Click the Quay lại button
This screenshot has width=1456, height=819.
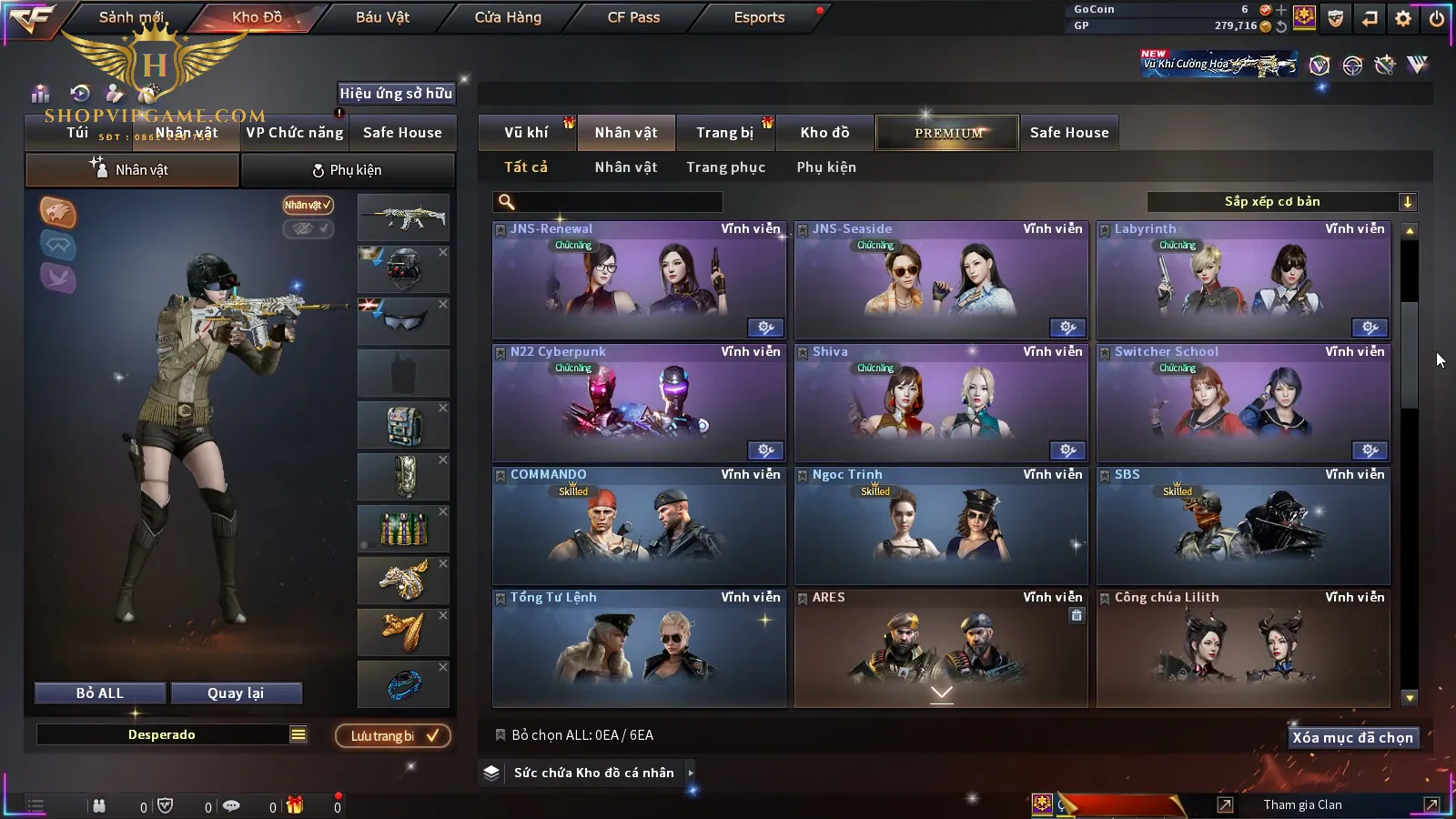(x=236, y=693)
